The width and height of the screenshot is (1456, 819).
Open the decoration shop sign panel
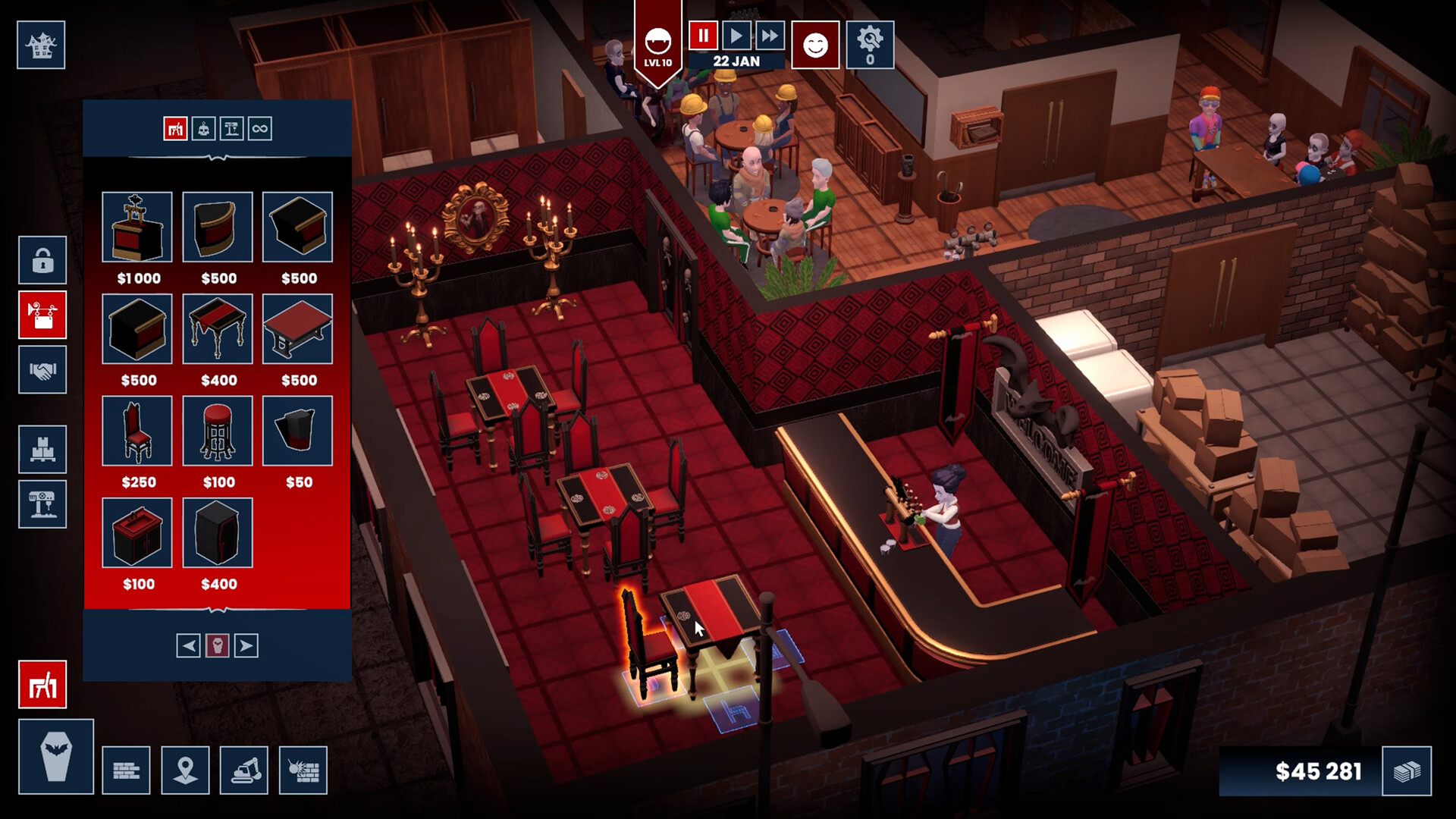(43, 316)
